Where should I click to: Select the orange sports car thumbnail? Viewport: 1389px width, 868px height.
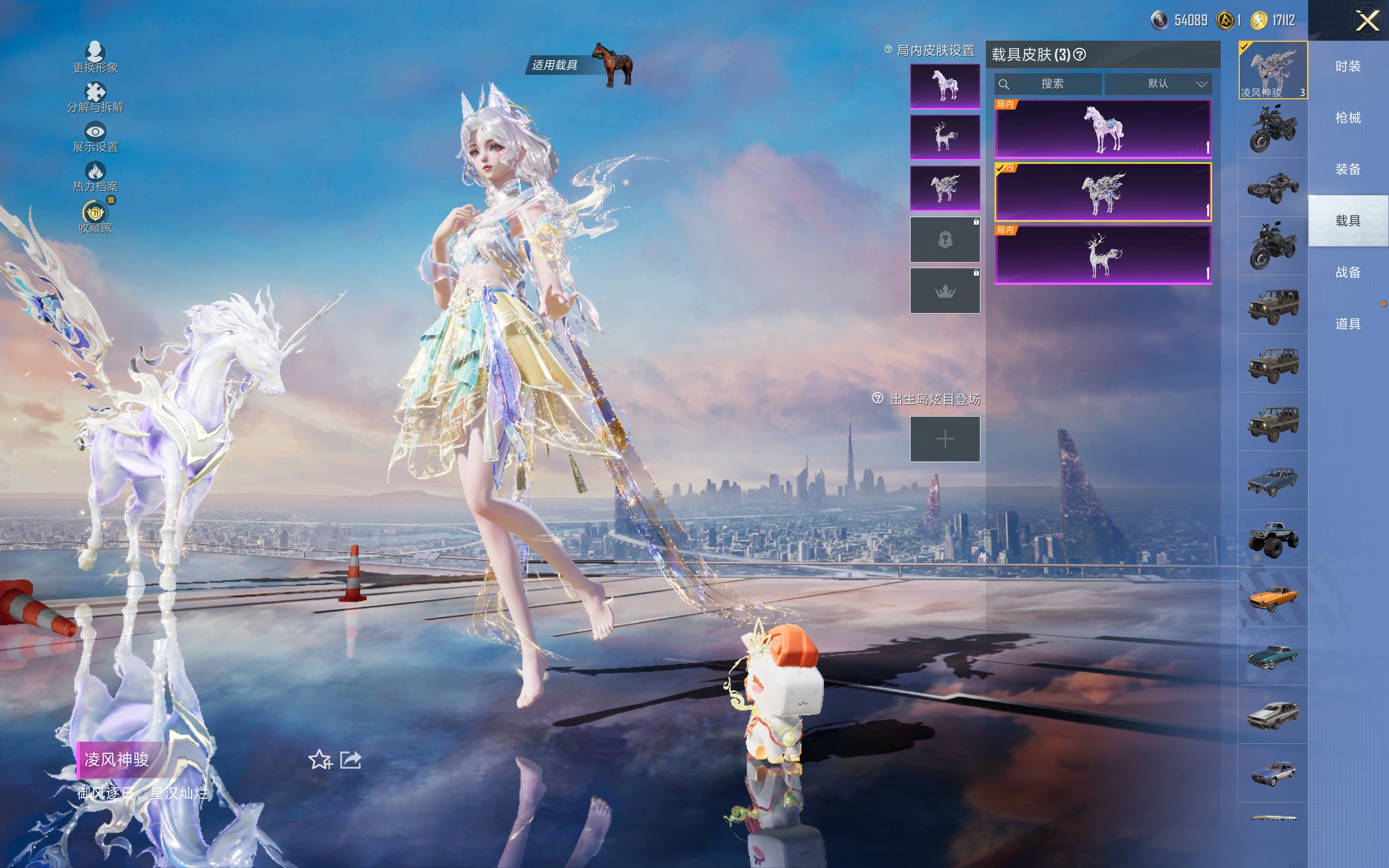pos(1272,598)
